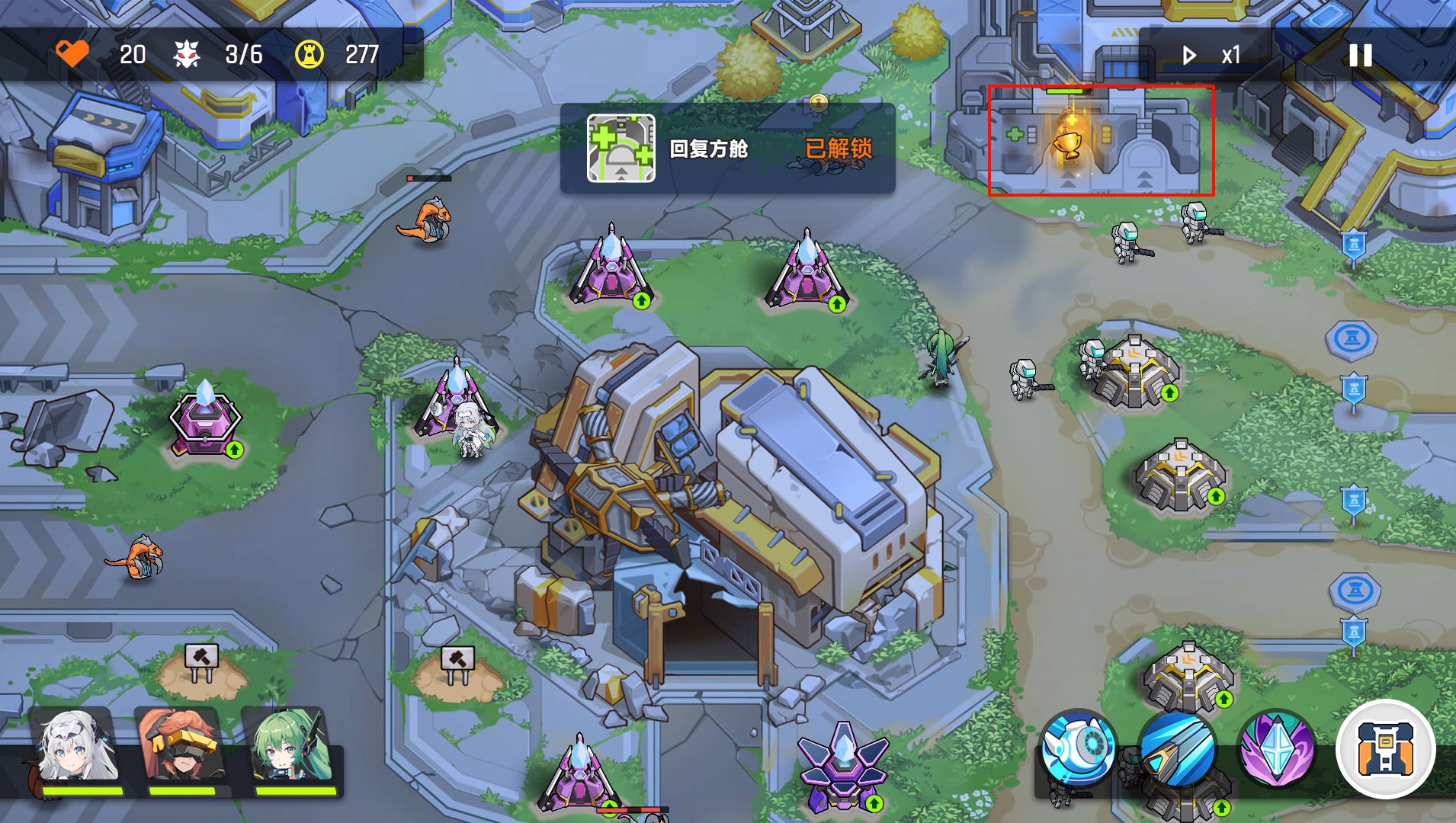Toggle the x1 game speed
This screenshot has width=1456, height=823.
[1212, 56]
